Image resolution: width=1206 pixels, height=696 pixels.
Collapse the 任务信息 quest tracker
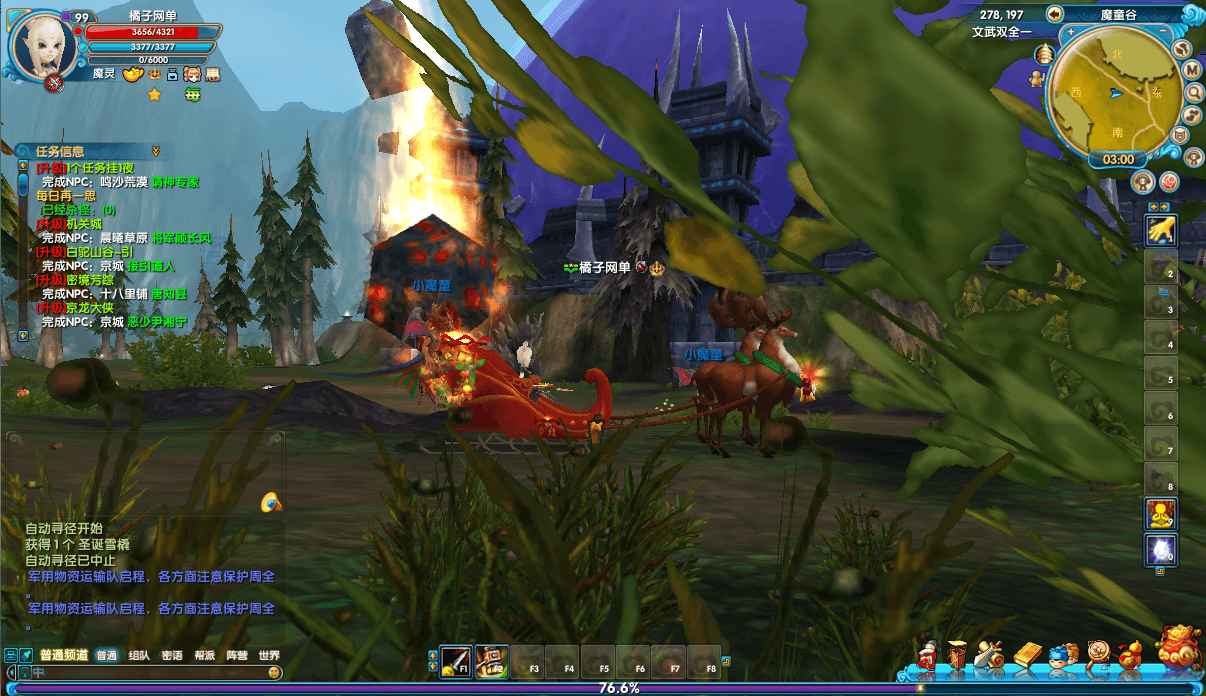coord(156,151)
